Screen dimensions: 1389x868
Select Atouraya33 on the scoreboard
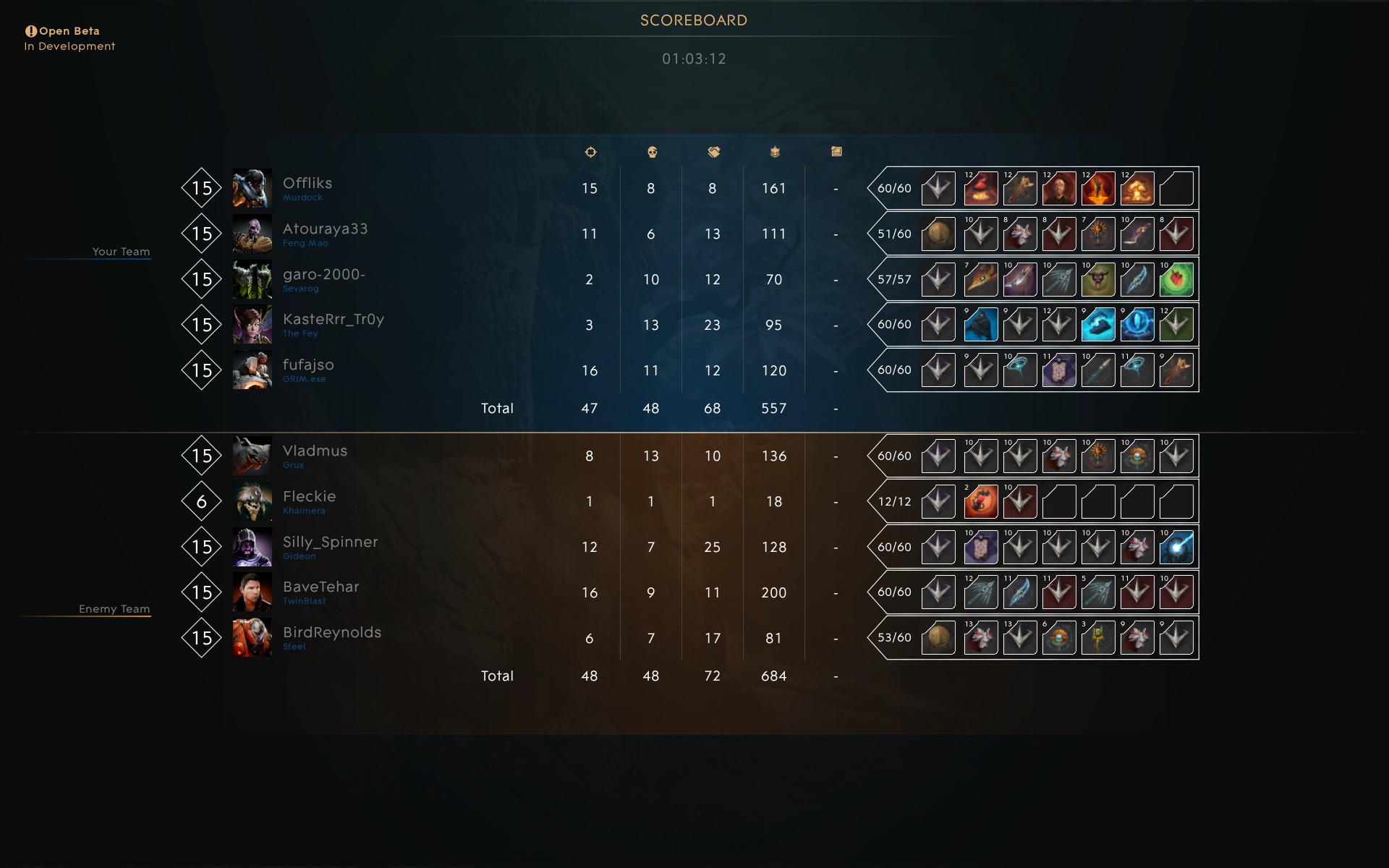click(x=325, y=229)
